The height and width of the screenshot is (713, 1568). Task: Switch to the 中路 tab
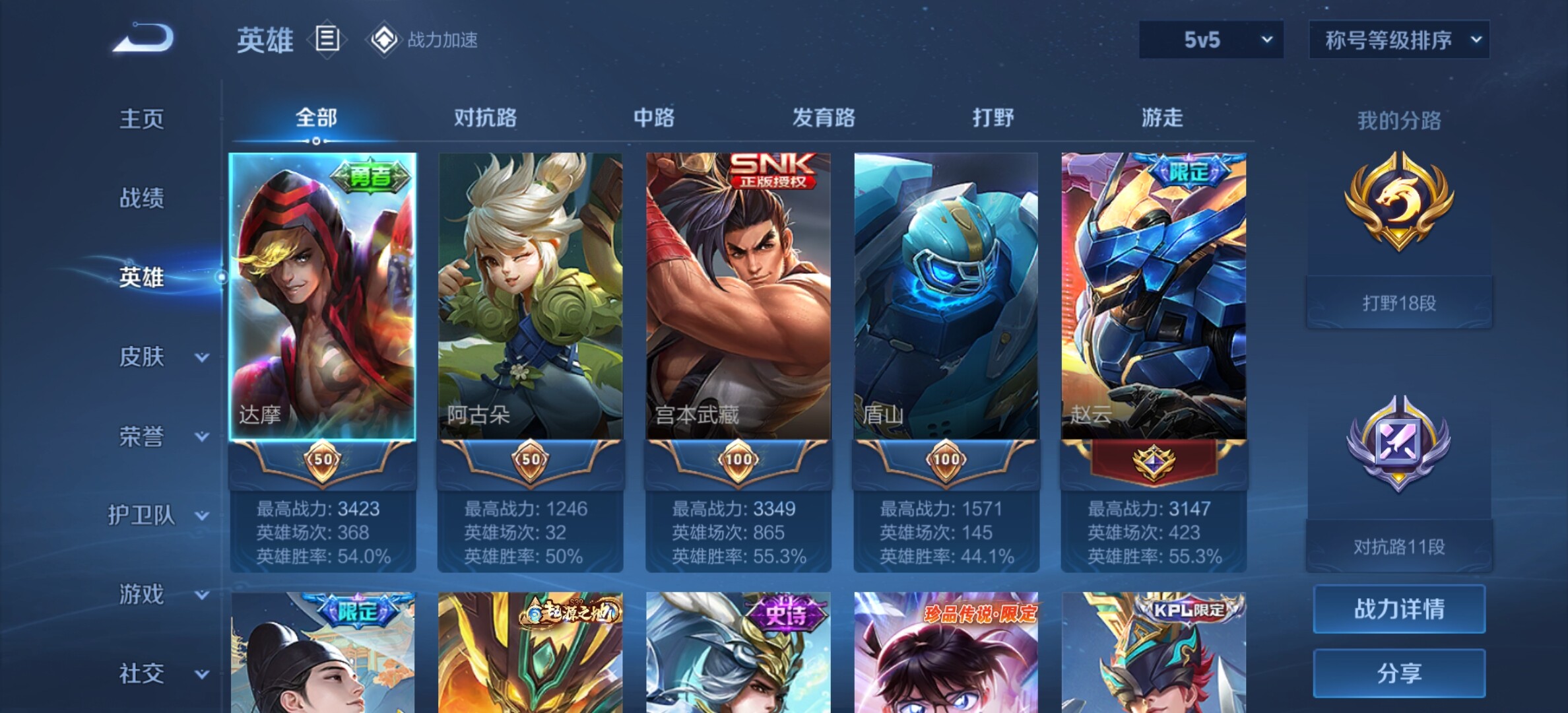pyautogui.click(x=654, y=118)
